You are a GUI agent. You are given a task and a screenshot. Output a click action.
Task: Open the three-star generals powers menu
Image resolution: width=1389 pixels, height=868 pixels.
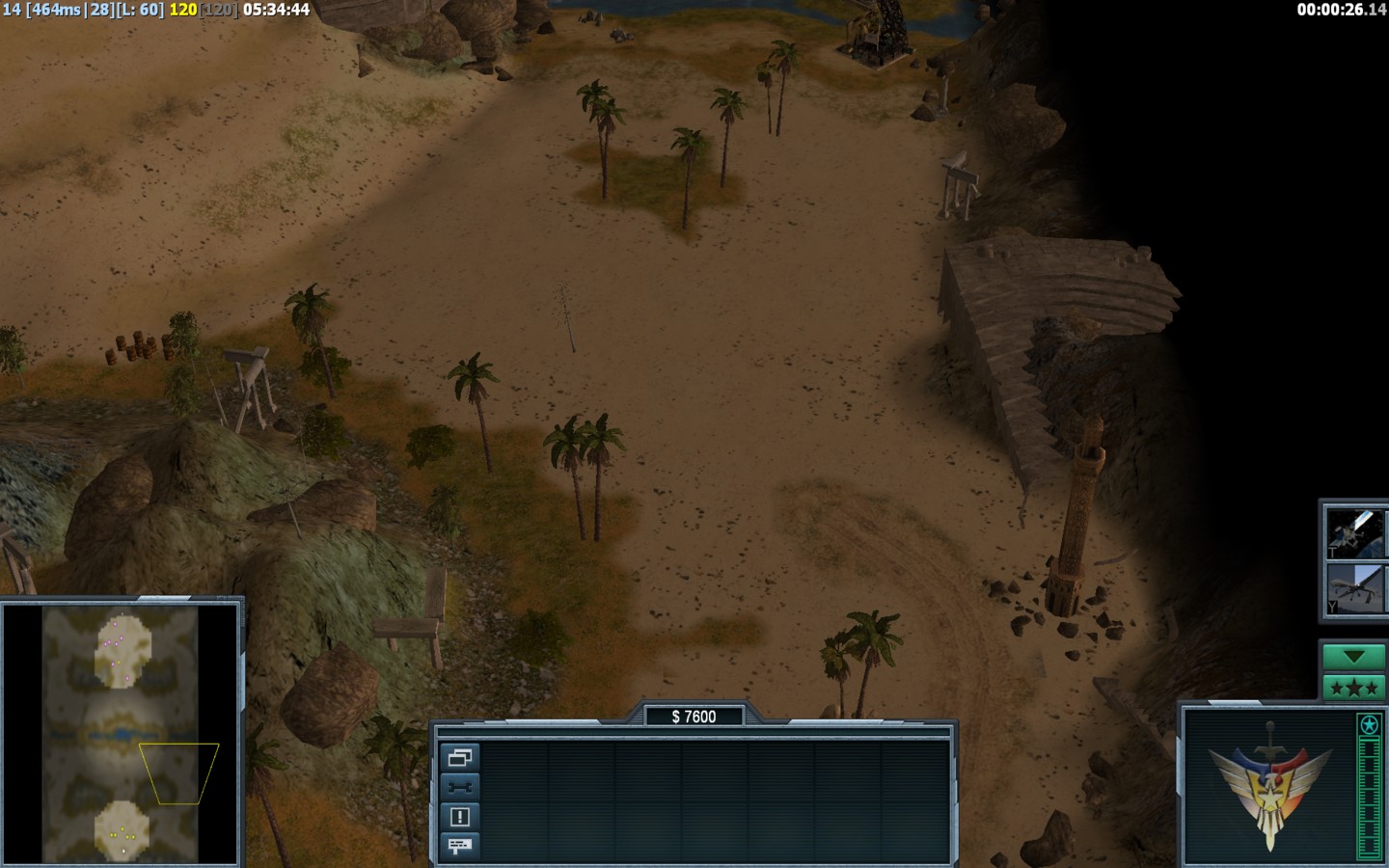point(1353,688)
